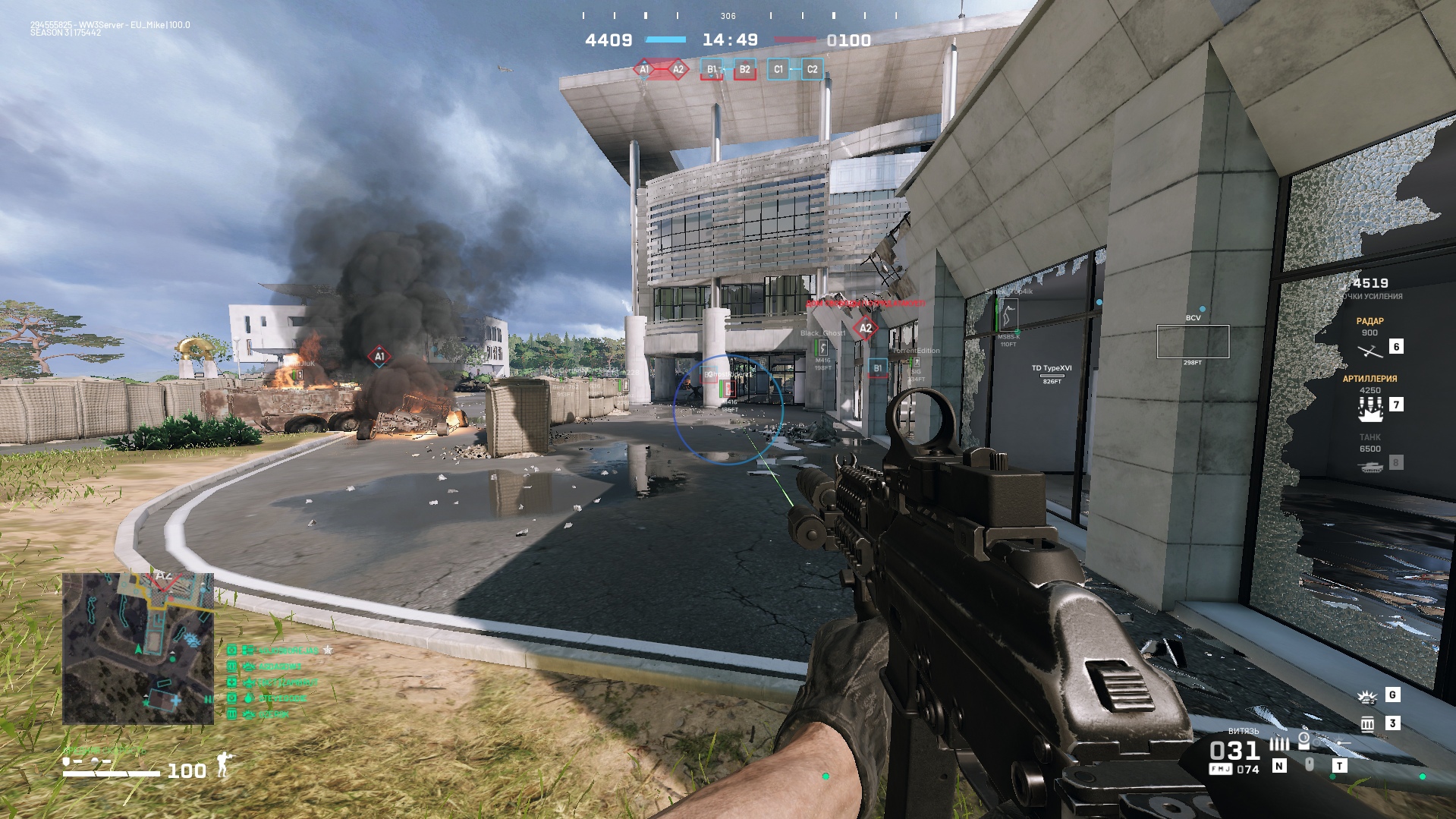The height and width of the screenshot is (819, 1456).
Task: Select squad member OZERSK in squad list
Action: pyautogui.click(x=274, y=714)
